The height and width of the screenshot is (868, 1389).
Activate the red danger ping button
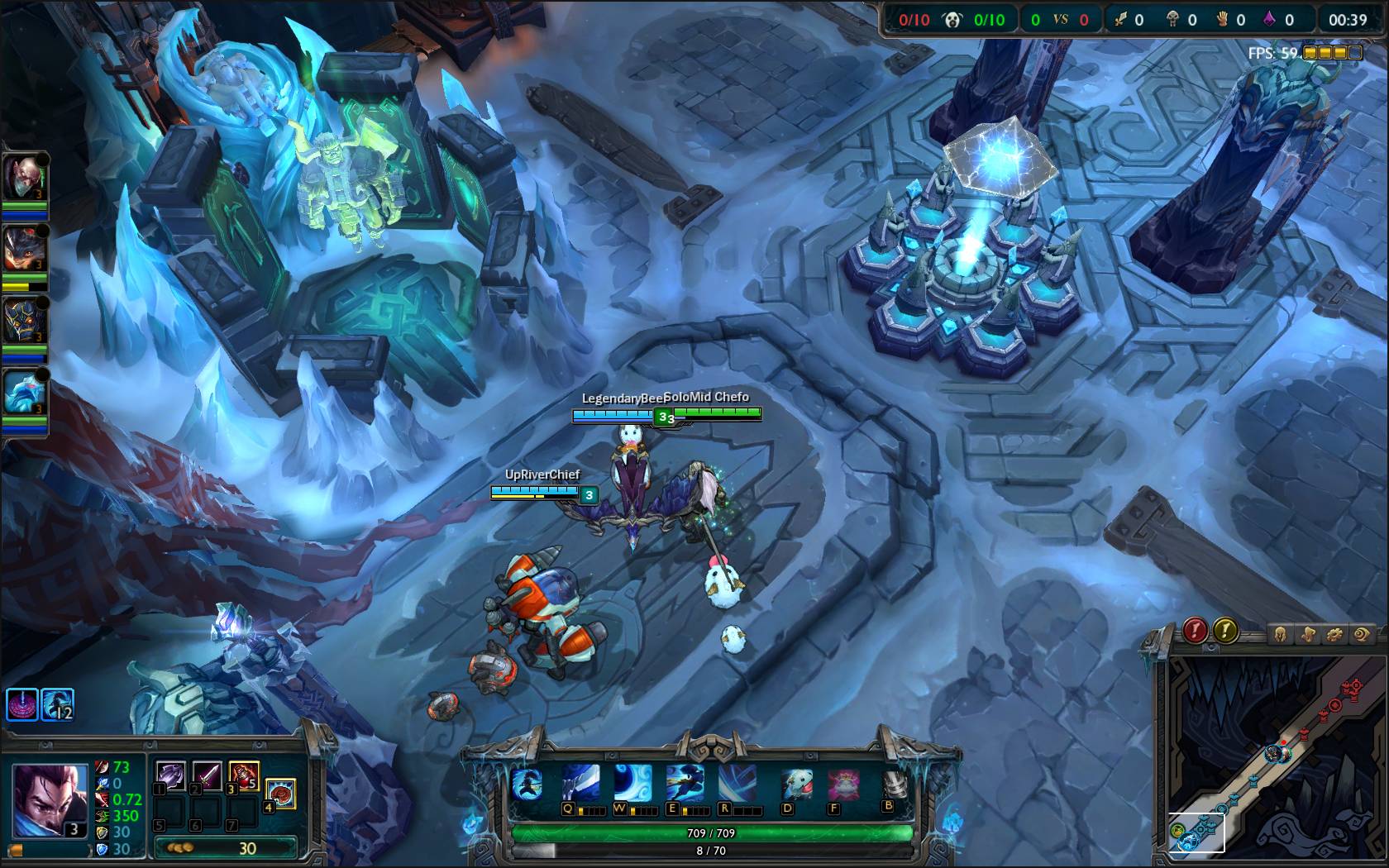(x=1195, y=632)
